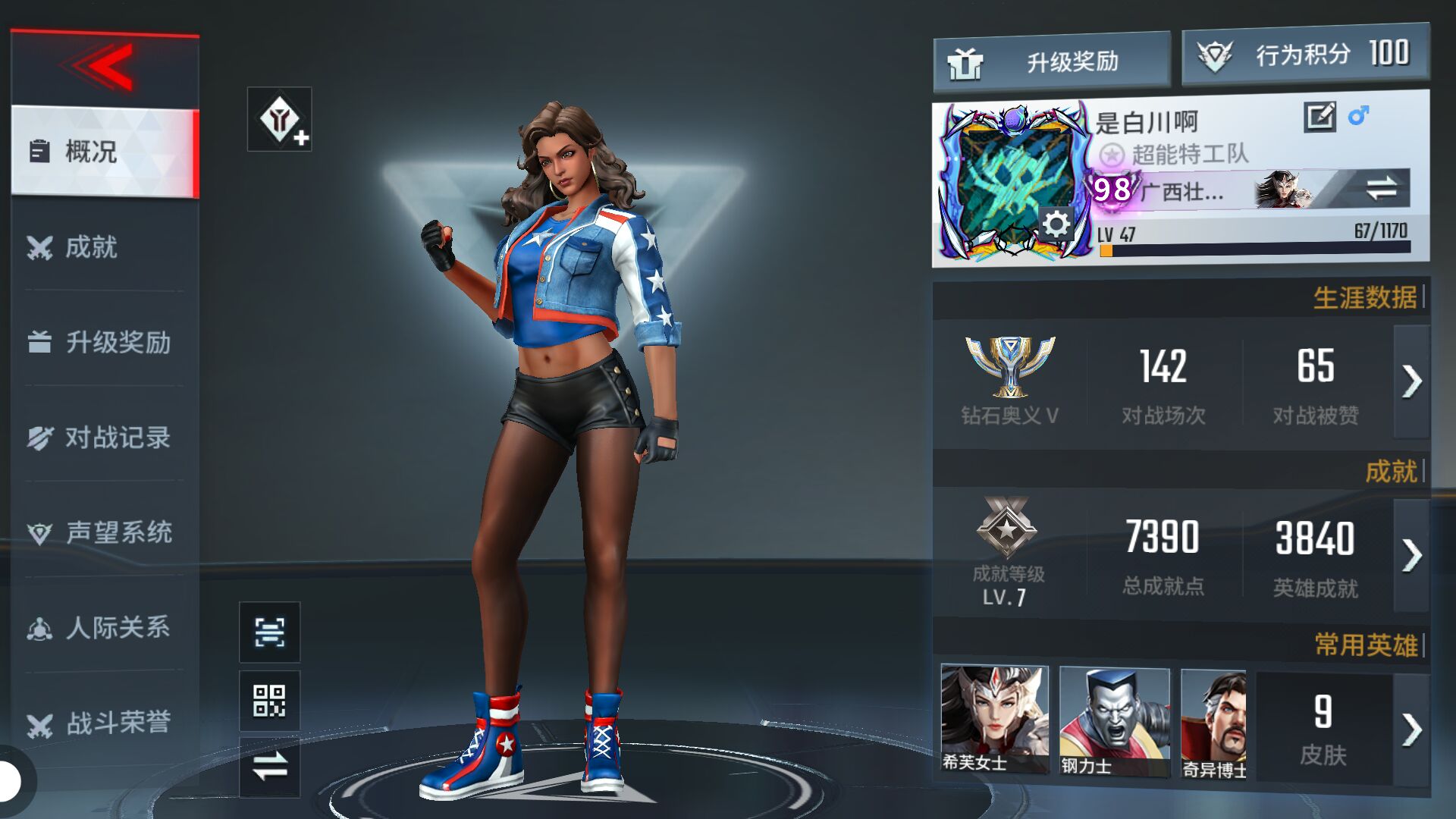The width and height of the screenshot is (1456, 819).
Task: Open the 战斗荣誉 battle honors tab
Action: (x=105, y=723)
